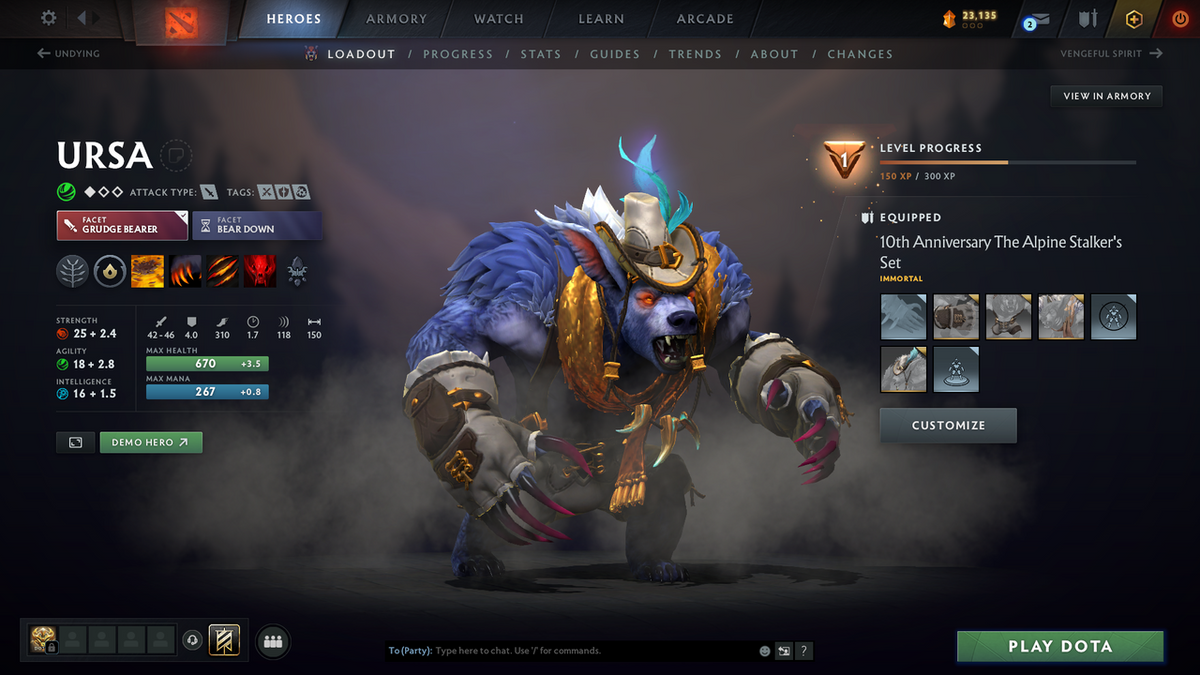Go to the Learn tab
The height and width of the screenshot is (675, 1200).
pyautogui.click(x=601, y=19)
